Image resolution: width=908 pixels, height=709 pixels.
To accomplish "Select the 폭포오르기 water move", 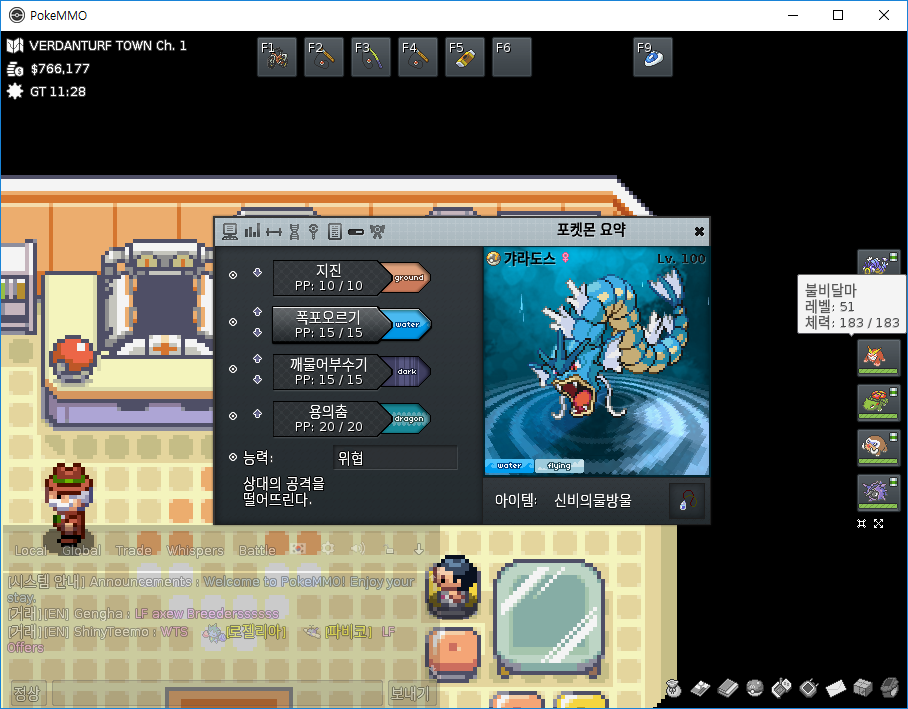I will tap(328, 324).
